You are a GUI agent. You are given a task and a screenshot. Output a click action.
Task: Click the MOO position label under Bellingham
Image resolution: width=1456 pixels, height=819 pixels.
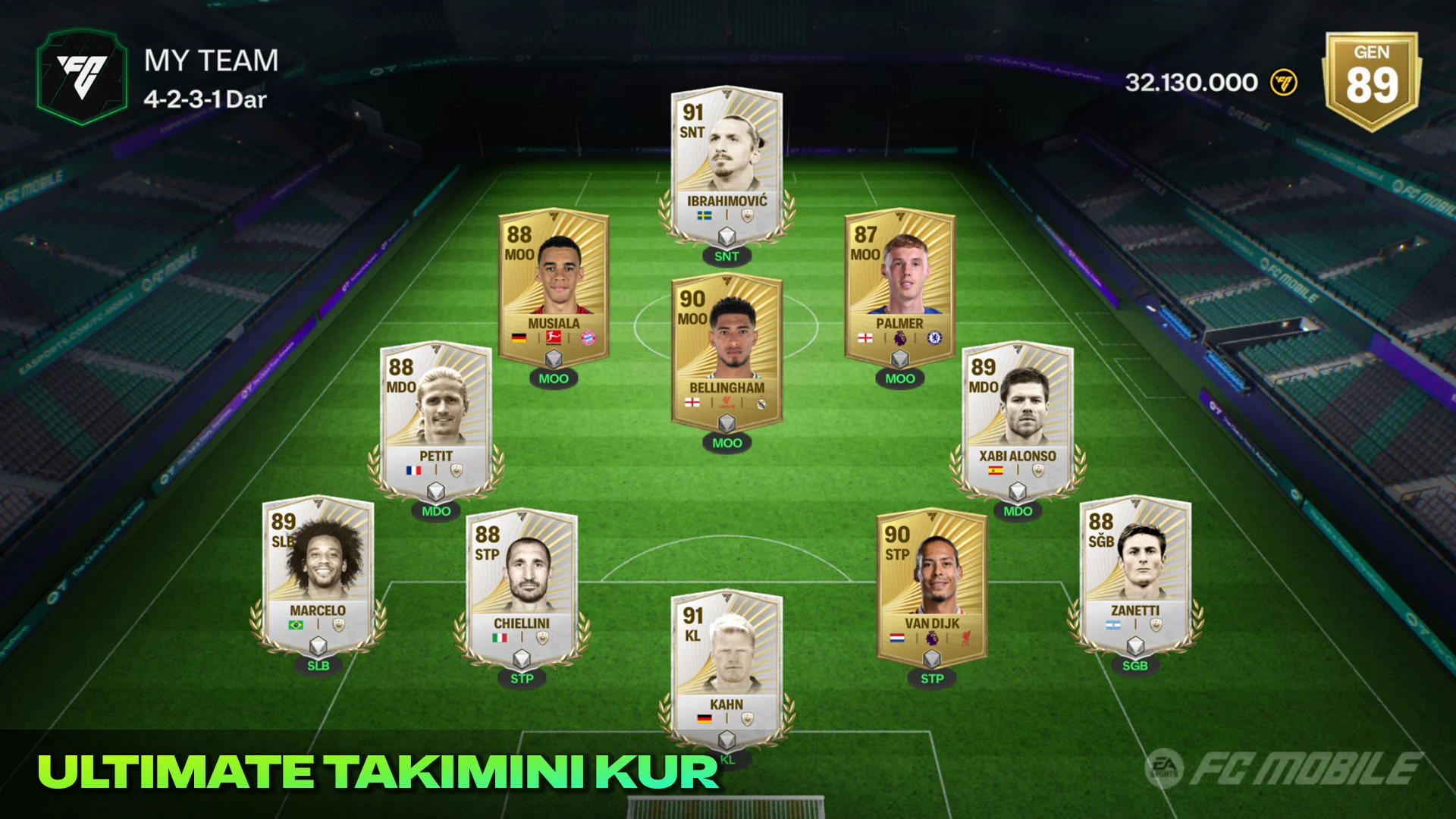[726, 443]
